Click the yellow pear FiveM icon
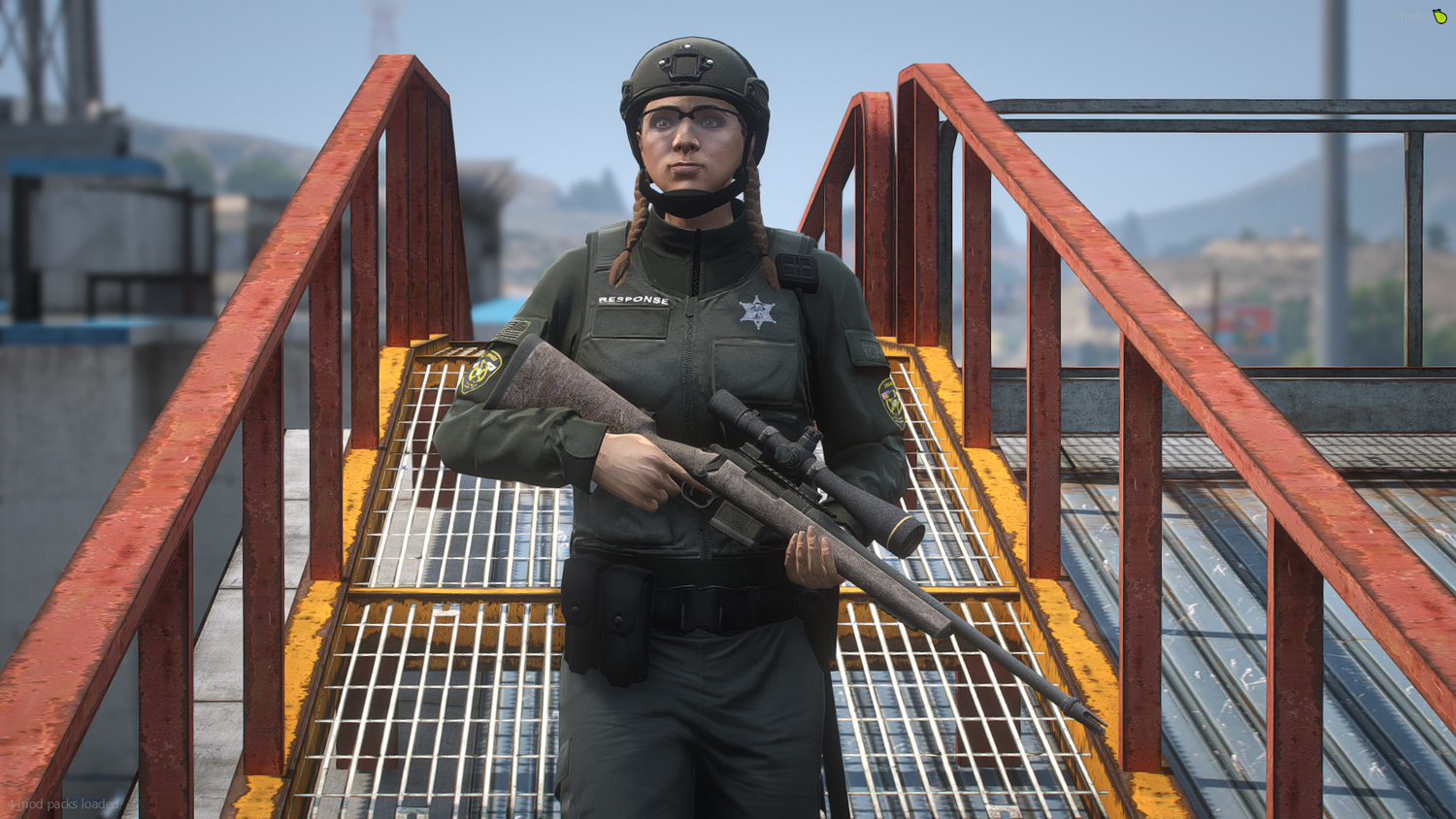 [x=1439, y=16]
